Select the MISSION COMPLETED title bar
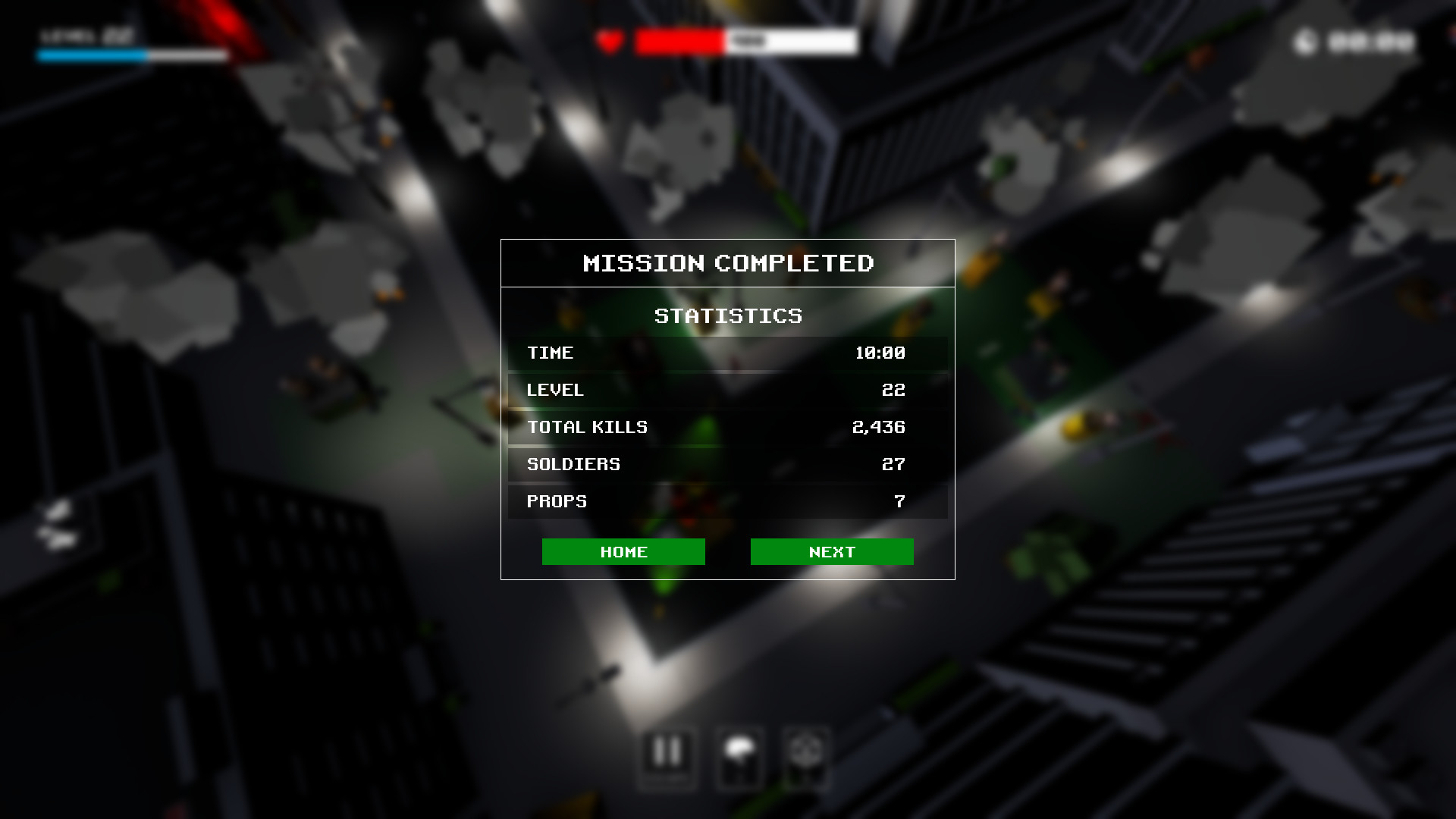 click(x=728, y=263)
